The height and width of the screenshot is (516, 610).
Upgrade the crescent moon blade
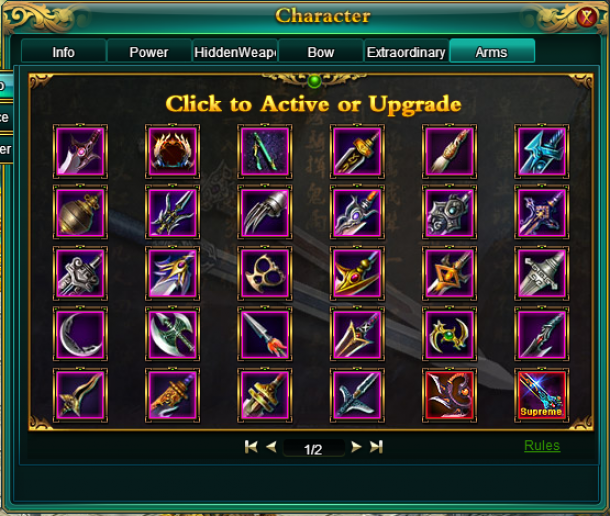tap(80, 335)
